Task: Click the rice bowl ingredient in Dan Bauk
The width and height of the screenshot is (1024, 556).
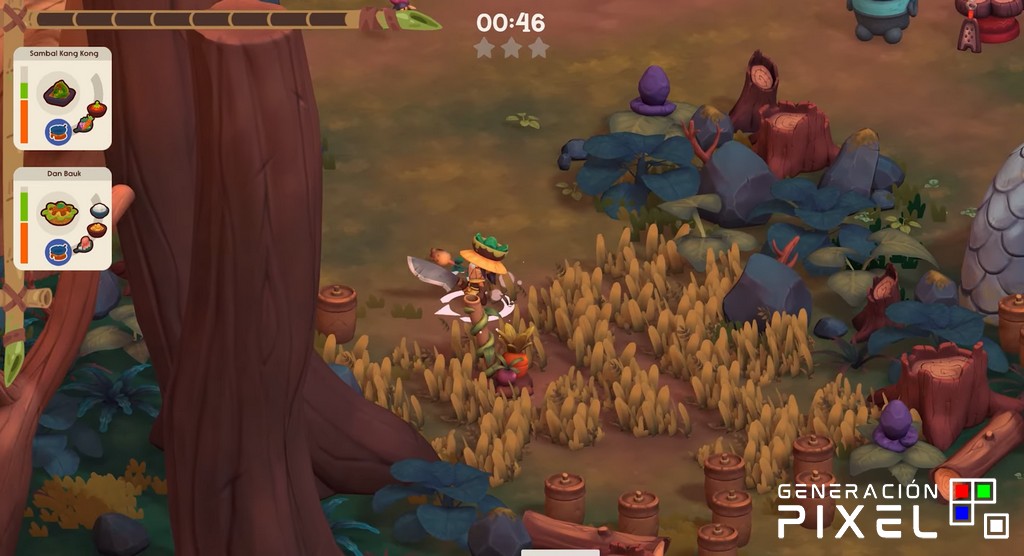Action: (99, 210)
